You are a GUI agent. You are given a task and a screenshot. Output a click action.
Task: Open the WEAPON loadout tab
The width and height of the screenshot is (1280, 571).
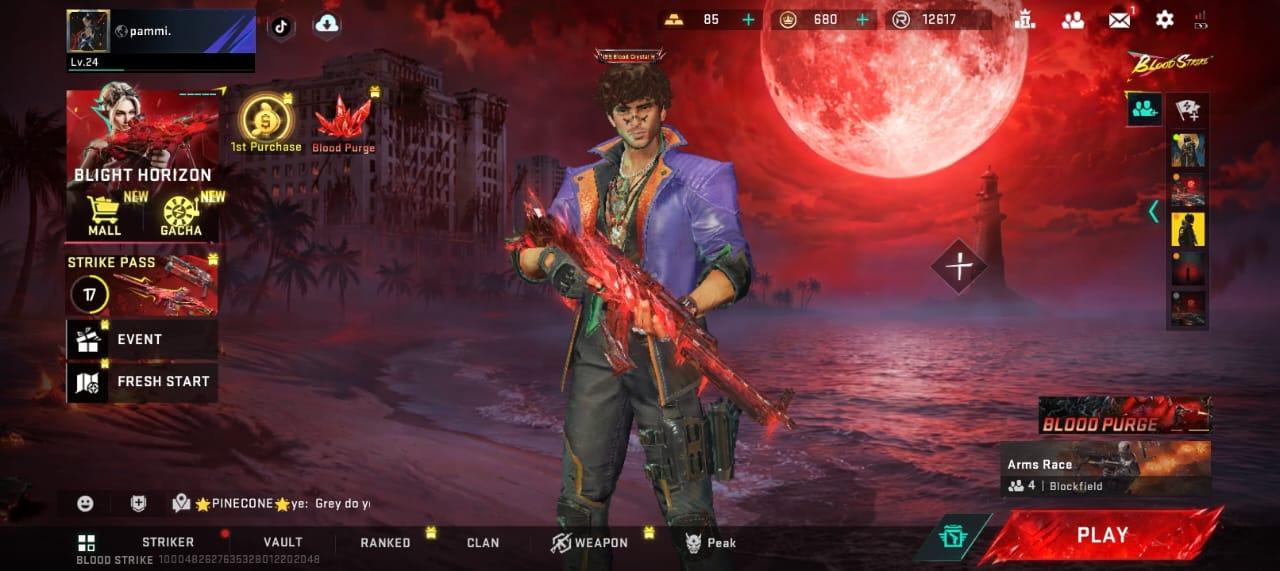tap(590, 542)
